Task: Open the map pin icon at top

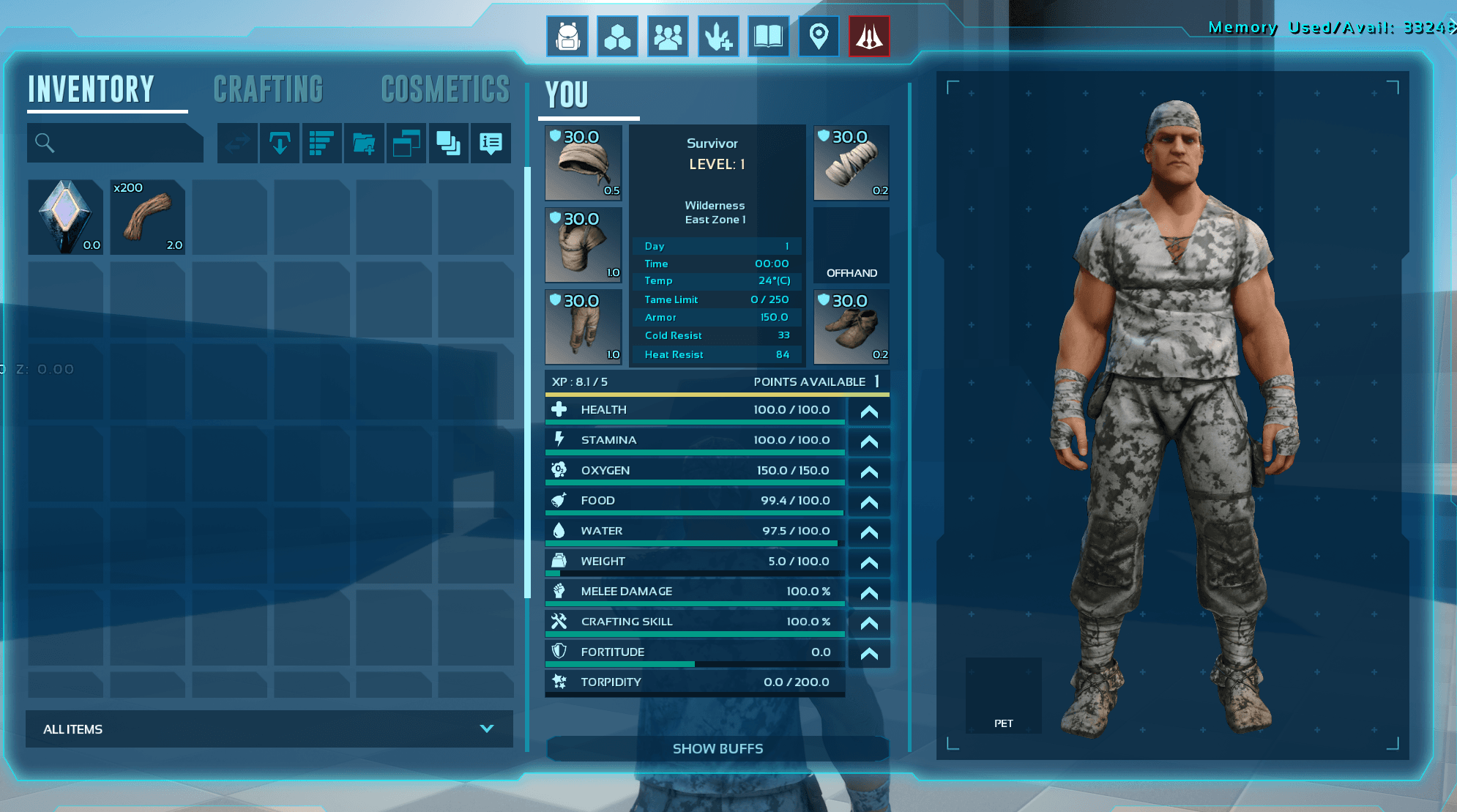Action: pyautogui.click(x=819, y=37)
